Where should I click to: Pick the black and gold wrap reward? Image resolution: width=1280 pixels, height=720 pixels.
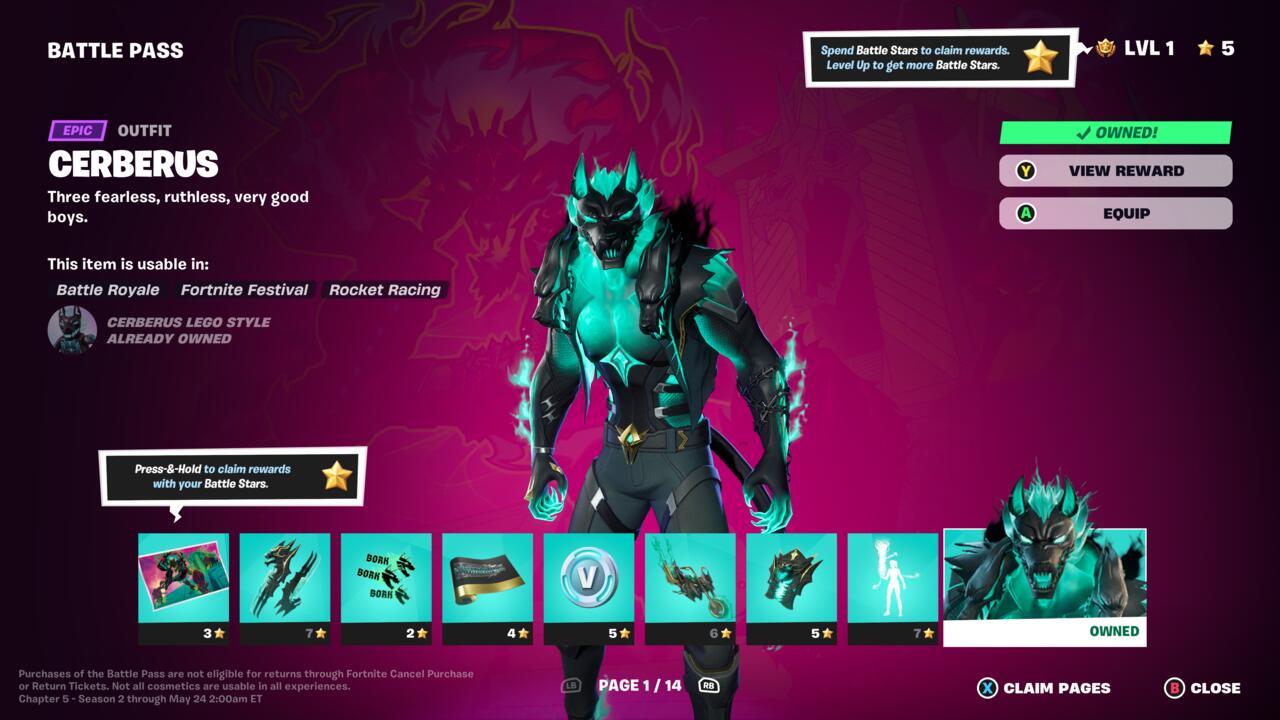pos(488,588)
